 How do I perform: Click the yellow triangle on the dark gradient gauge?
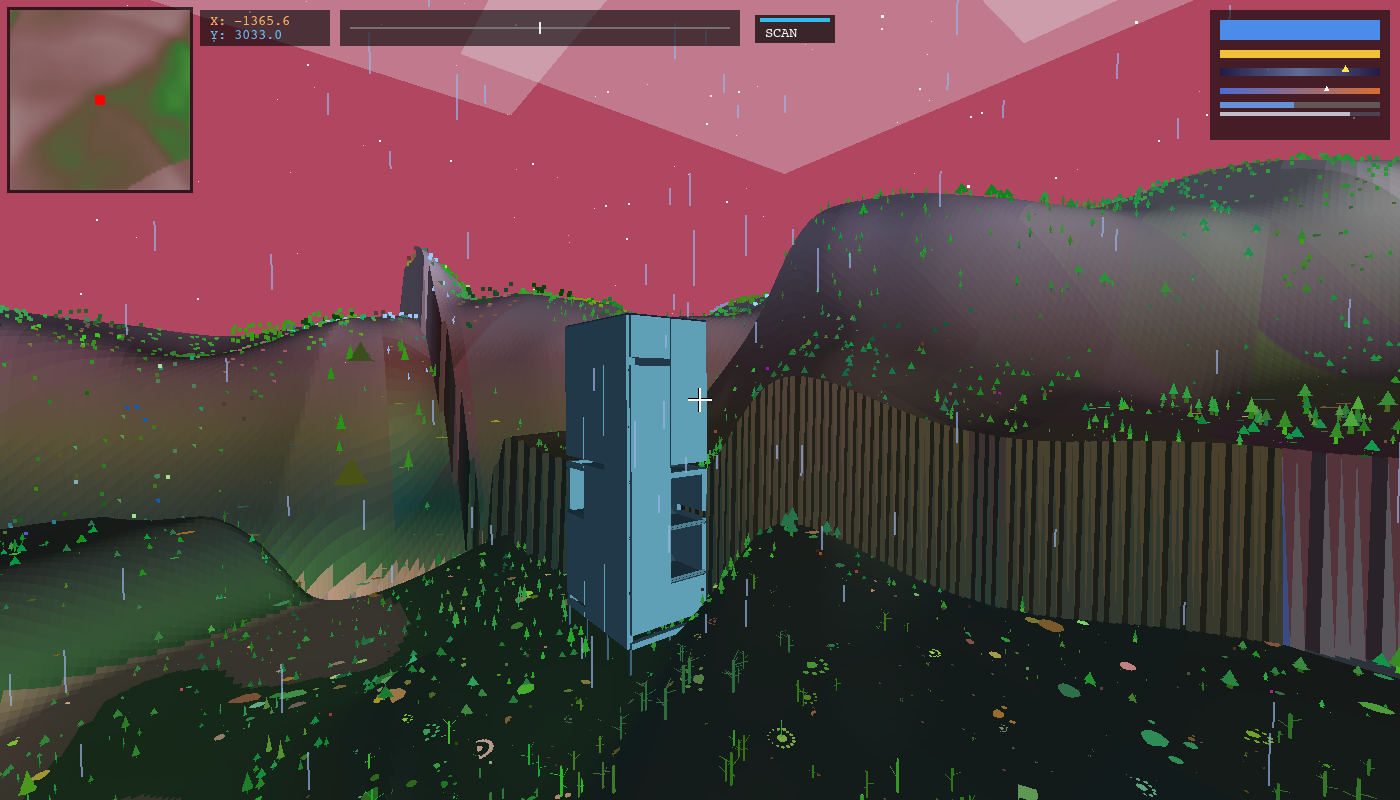[x=1345, y=69]
